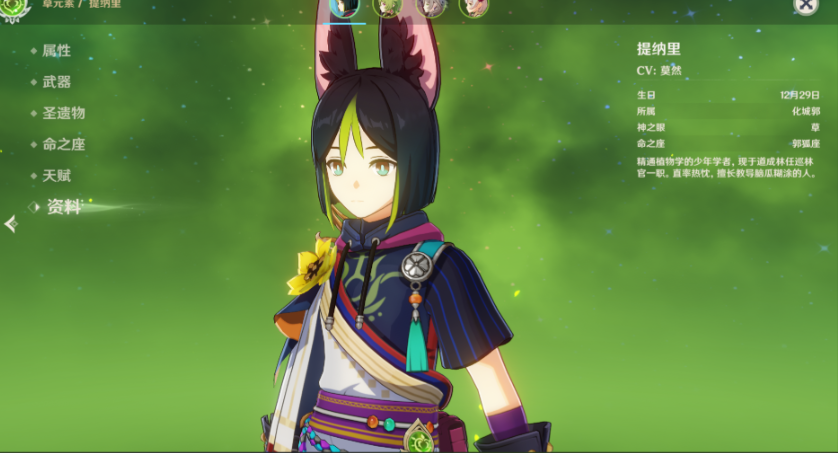Switch to the green-haired character portrait
This screenshot has height=453, width=838.
click(387, 7)
